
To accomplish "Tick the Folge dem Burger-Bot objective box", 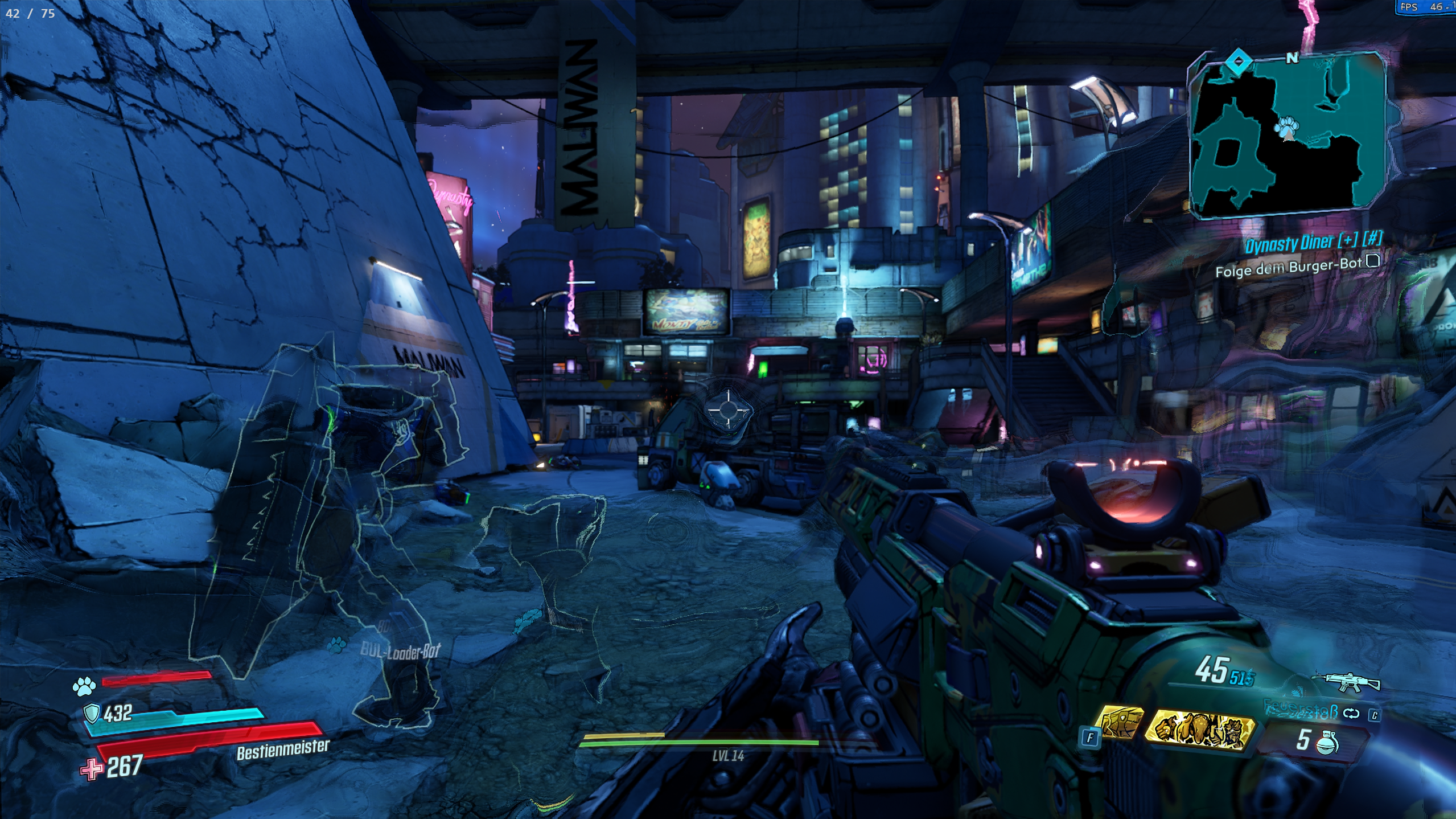I will click(x=1373, y=261).
